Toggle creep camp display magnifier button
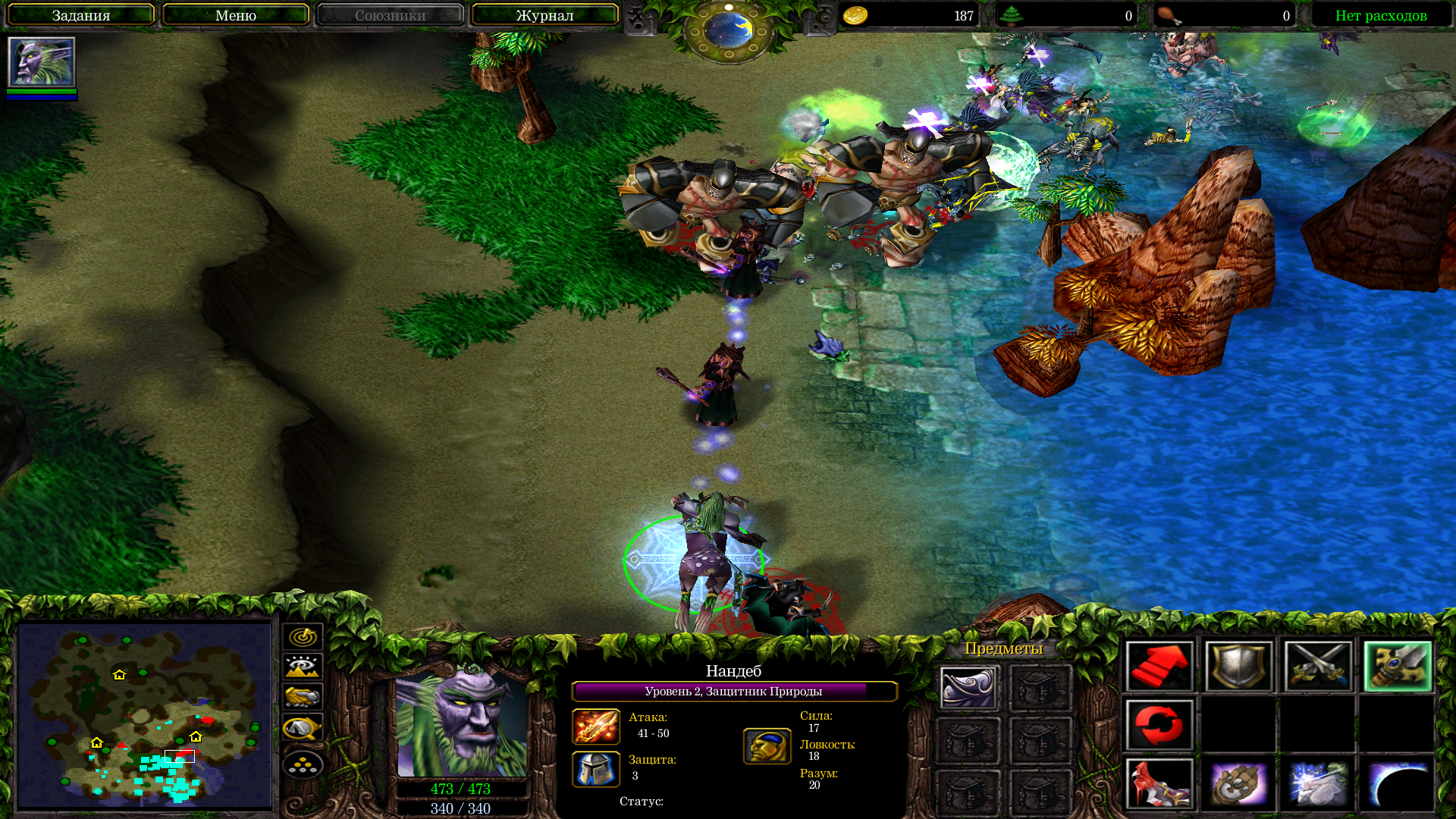1456x819 pixels. 303,728
